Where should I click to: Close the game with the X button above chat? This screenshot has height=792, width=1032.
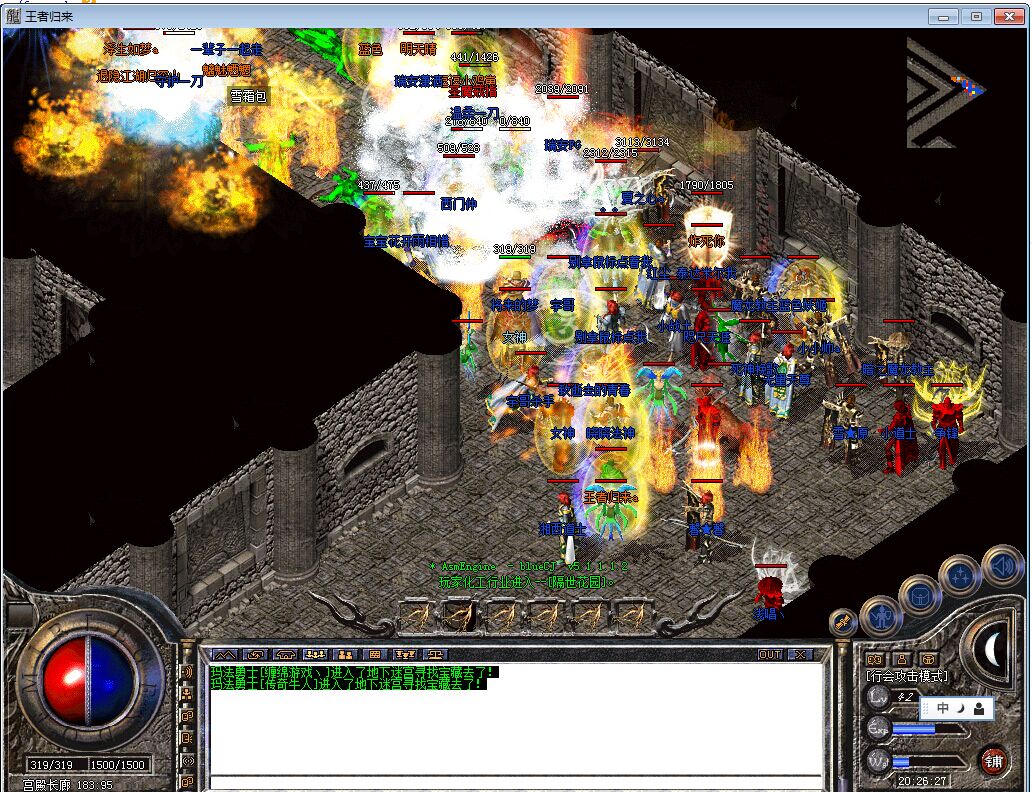[x=801, y=655]
